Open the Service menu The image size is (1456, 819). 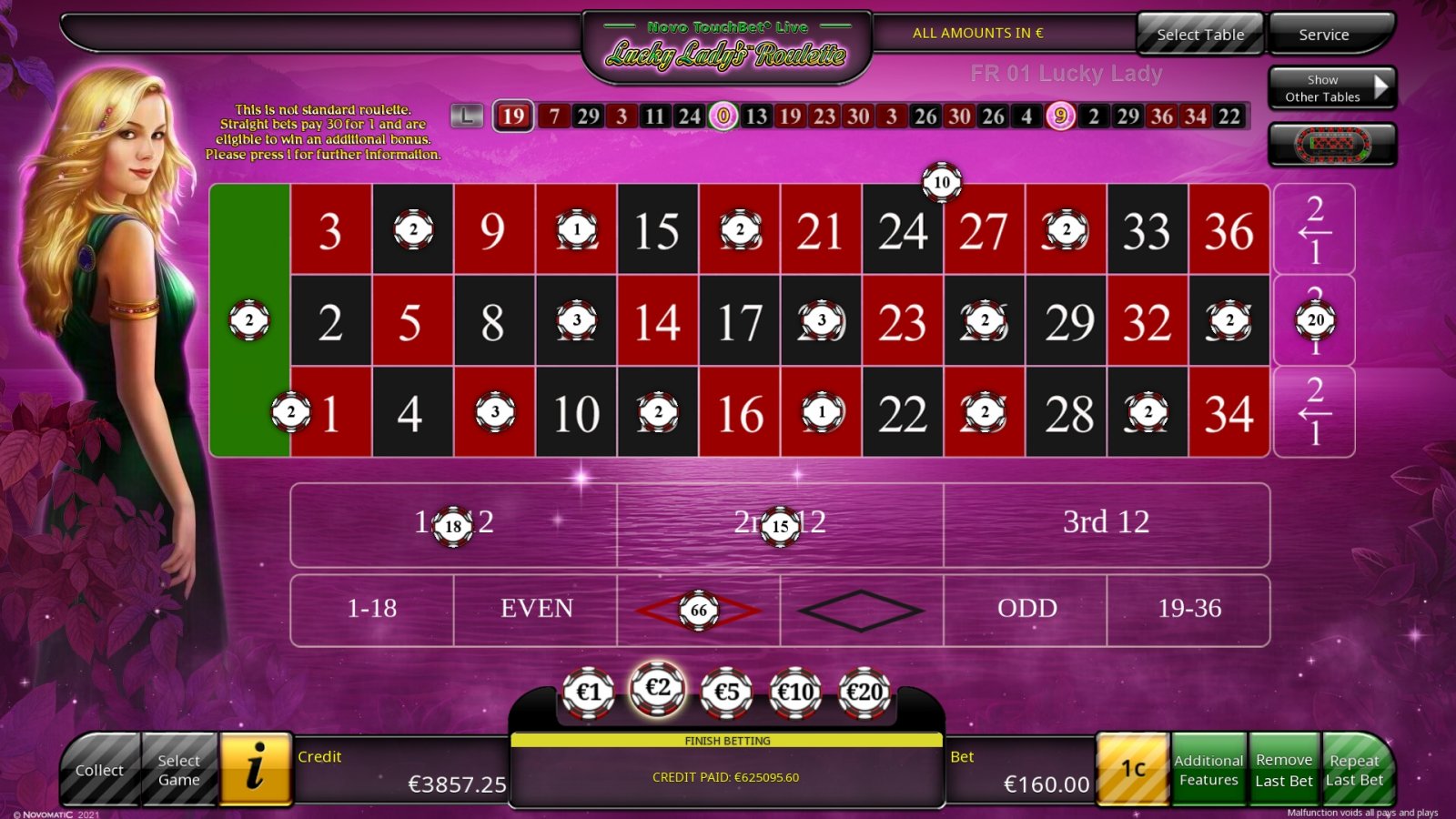(x=1324, y=34)
